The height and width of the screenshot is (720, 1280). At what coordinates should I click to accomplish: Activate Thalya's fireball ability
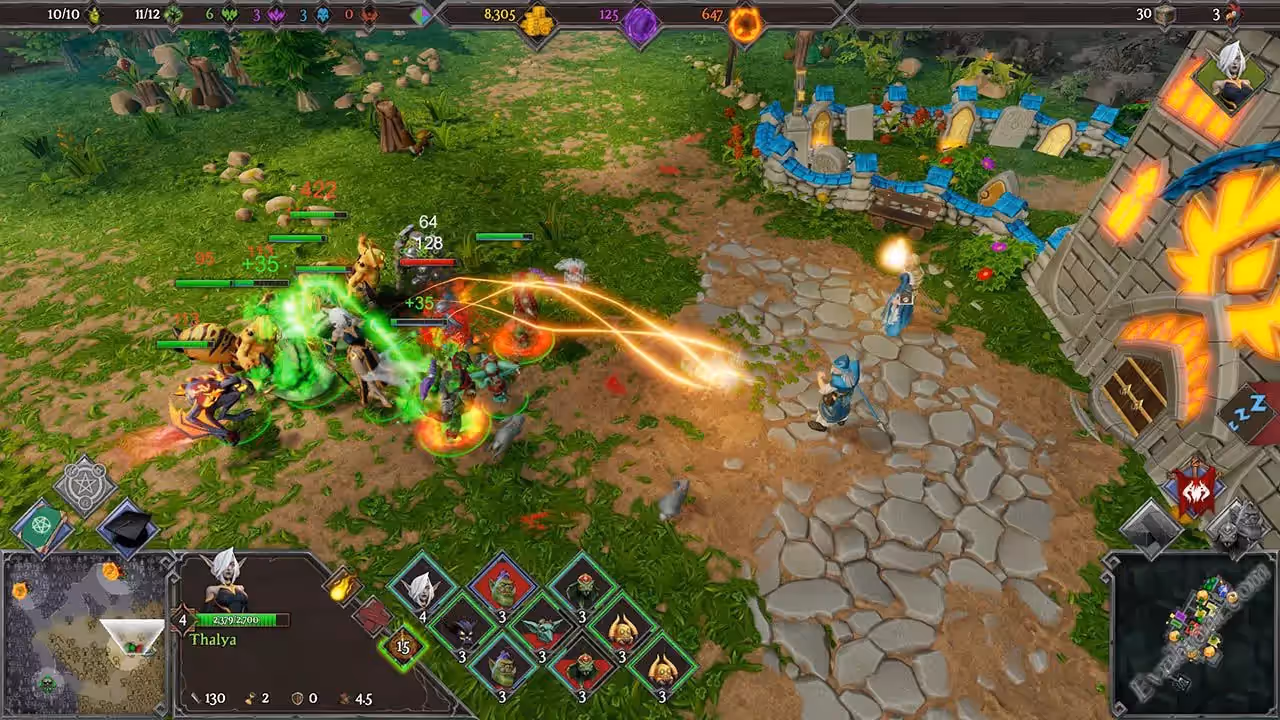click(341, 585)
